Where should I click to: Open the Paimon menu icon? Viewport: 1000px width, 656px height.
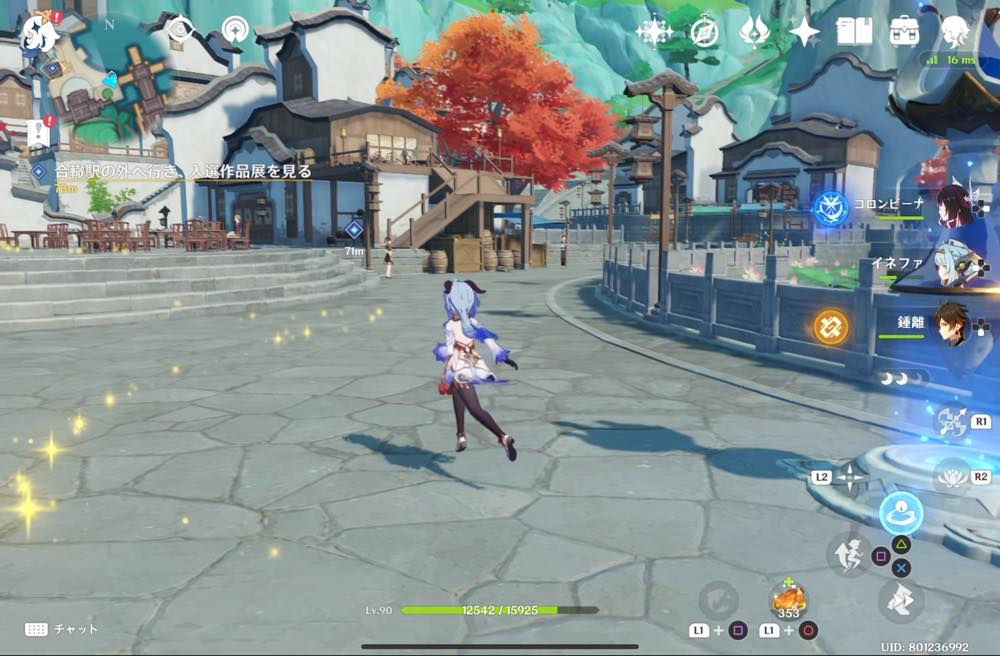[40, 33]
